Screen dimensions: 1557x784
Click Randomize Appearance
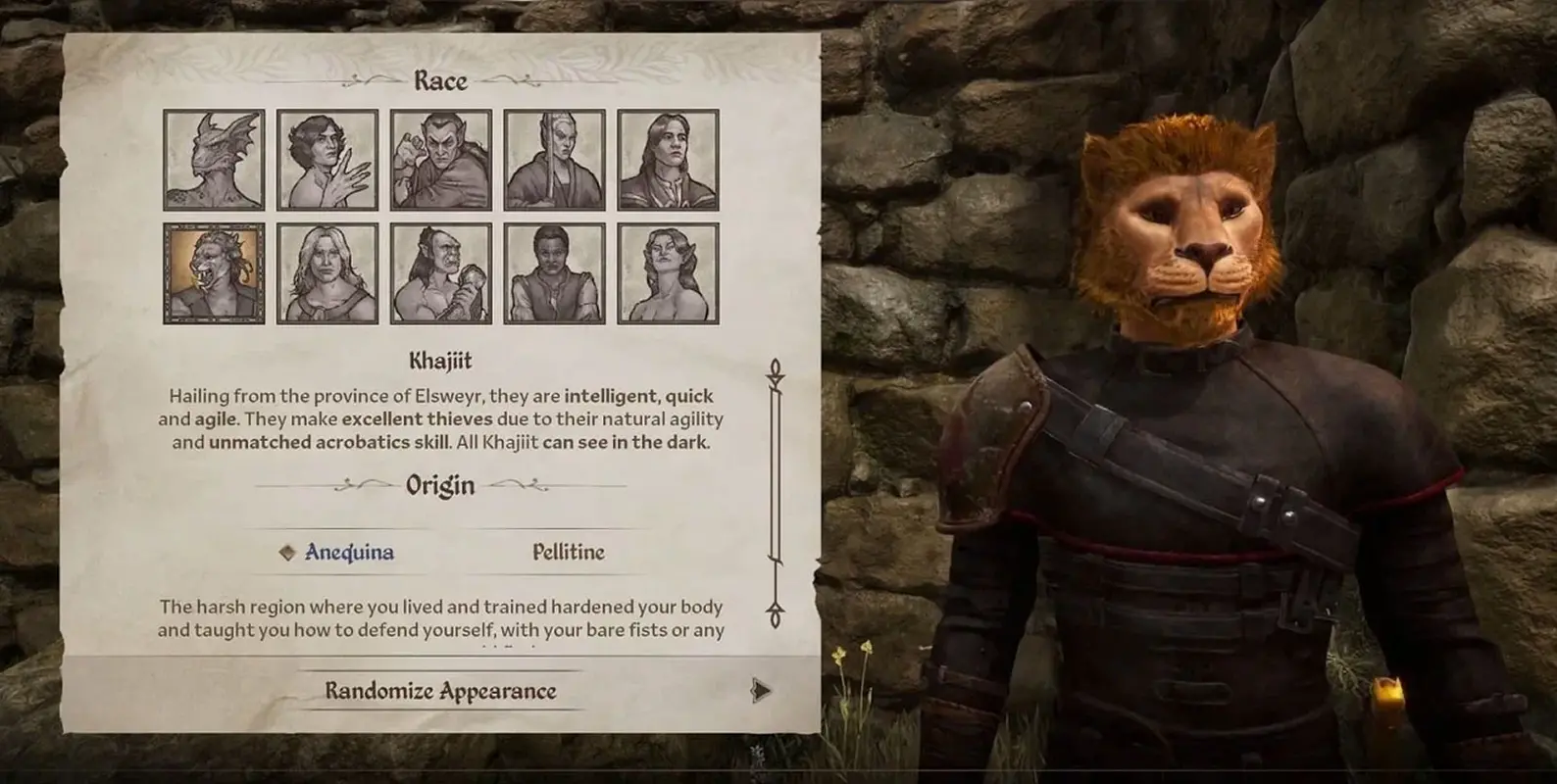440,691
